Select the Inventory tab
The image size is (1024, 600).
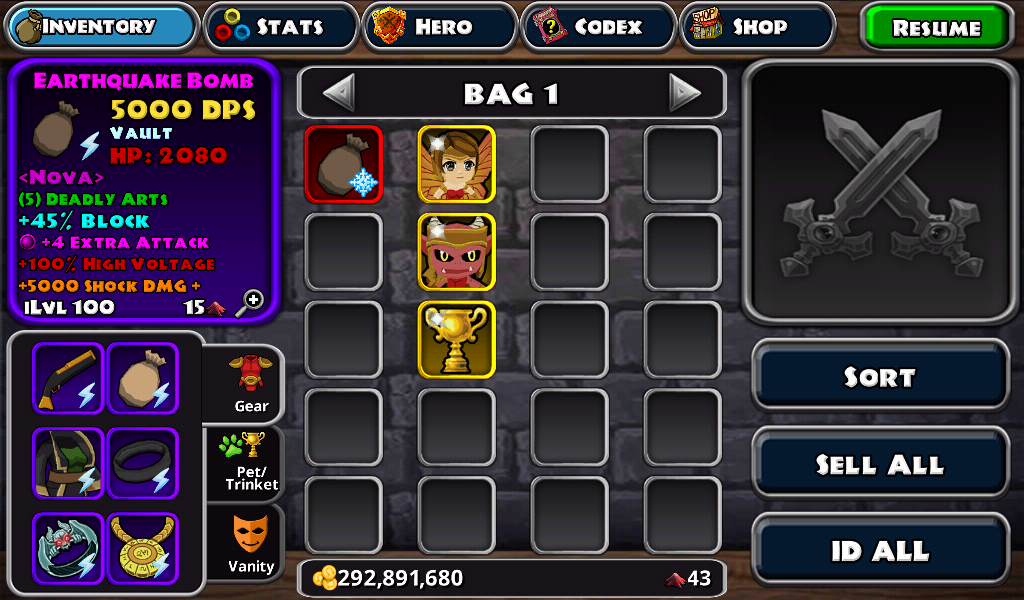[101, 27]
